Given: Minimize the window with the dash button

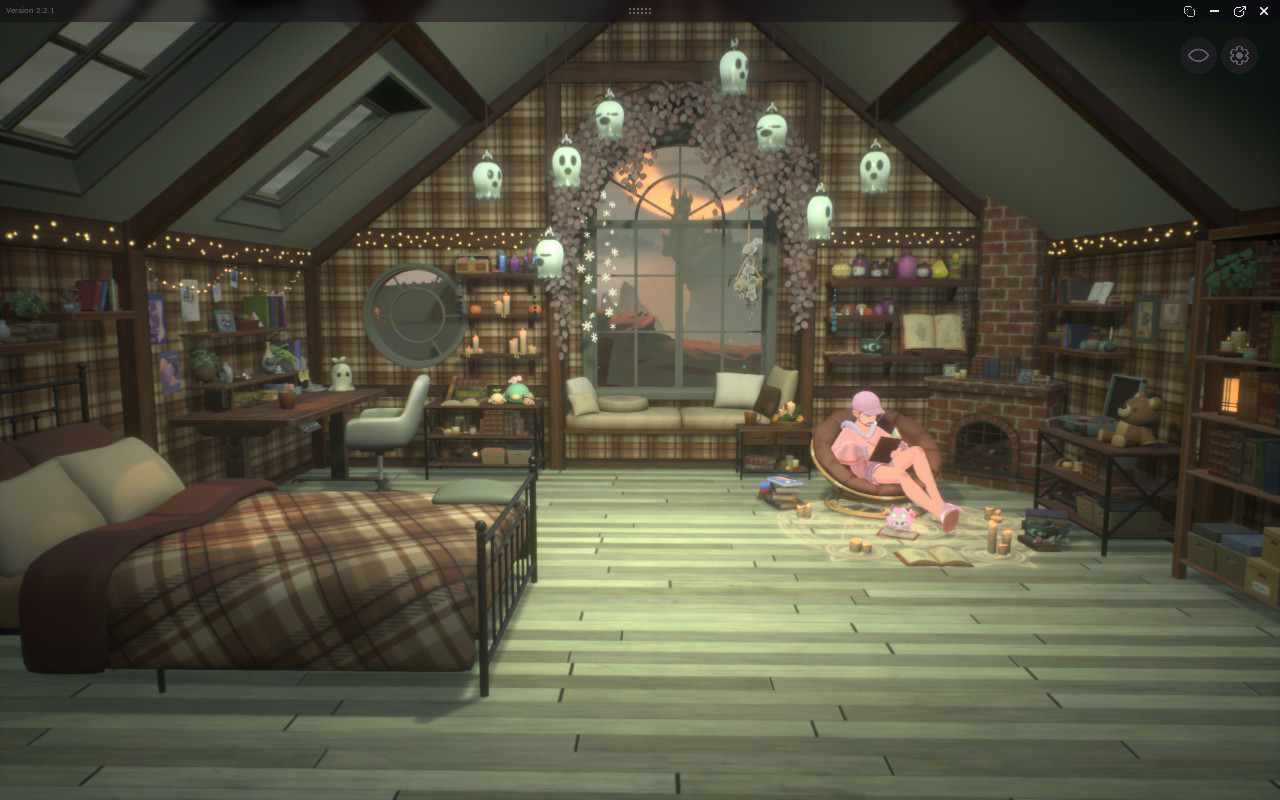Looking at the screenshot, I should point(1214,11).
